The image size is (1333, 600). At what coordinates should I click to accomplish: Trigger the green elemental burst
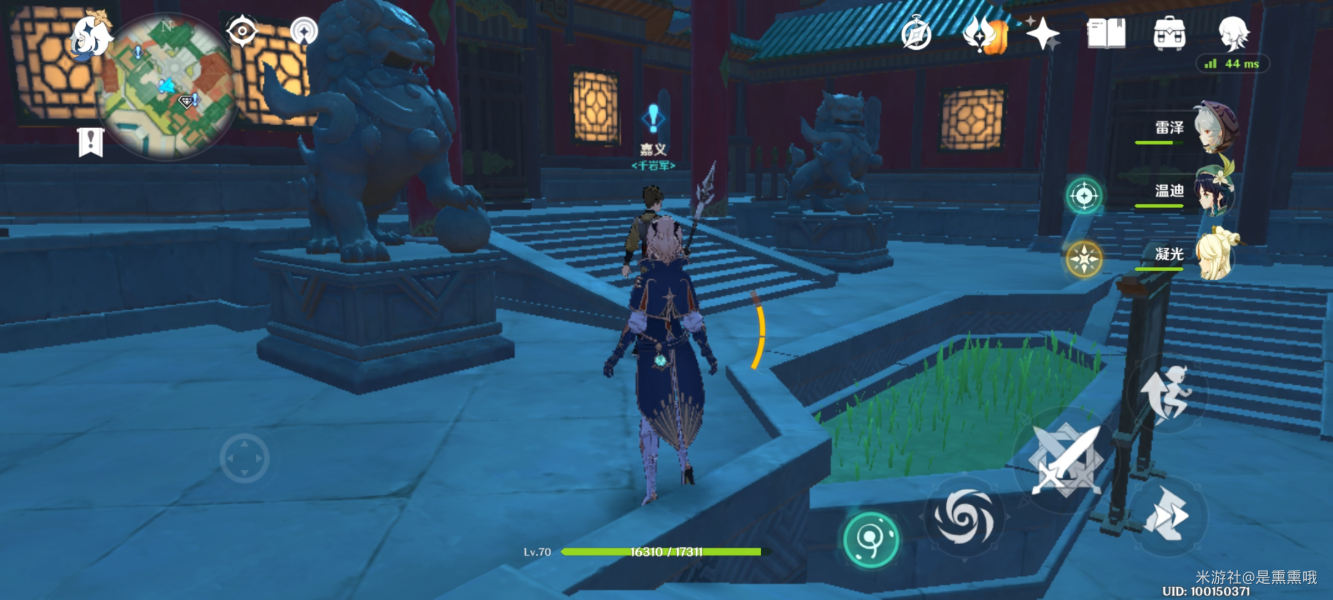[870, 540]
